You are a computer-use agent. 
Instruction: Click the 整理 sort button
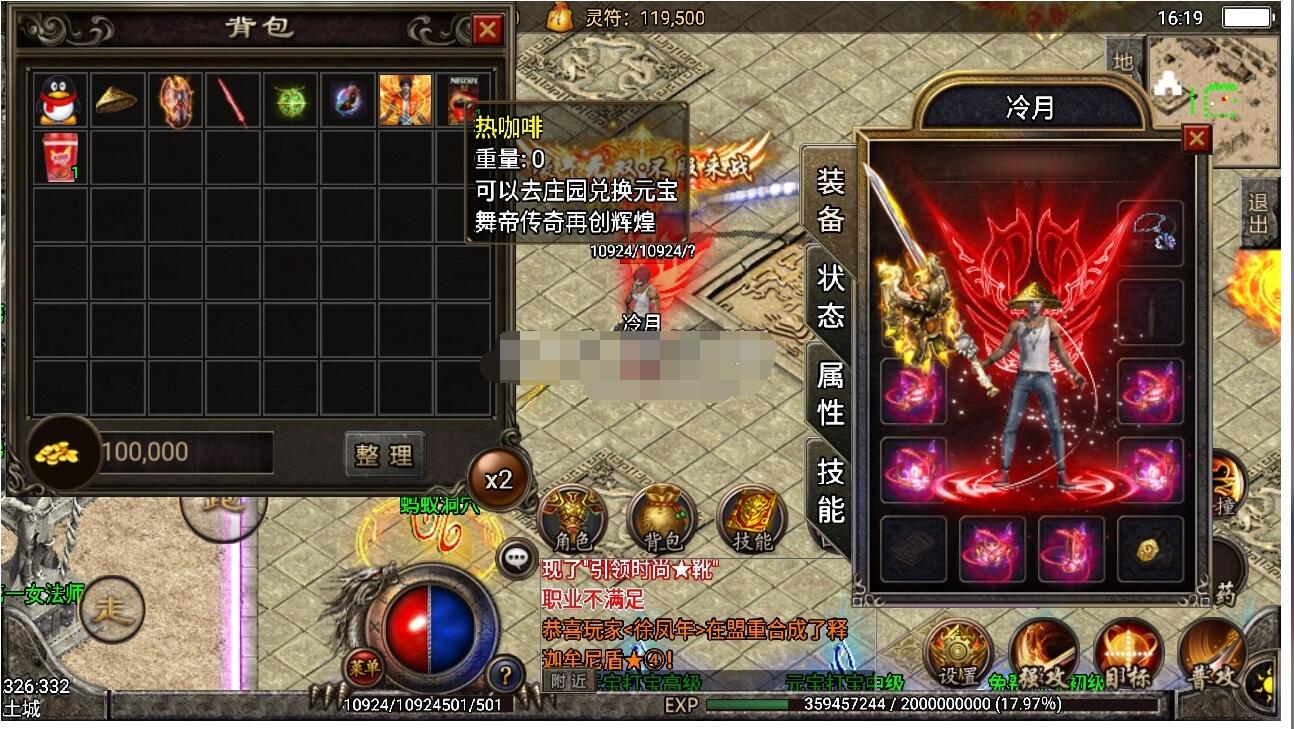pyautogui.click(x=384, y=455)
